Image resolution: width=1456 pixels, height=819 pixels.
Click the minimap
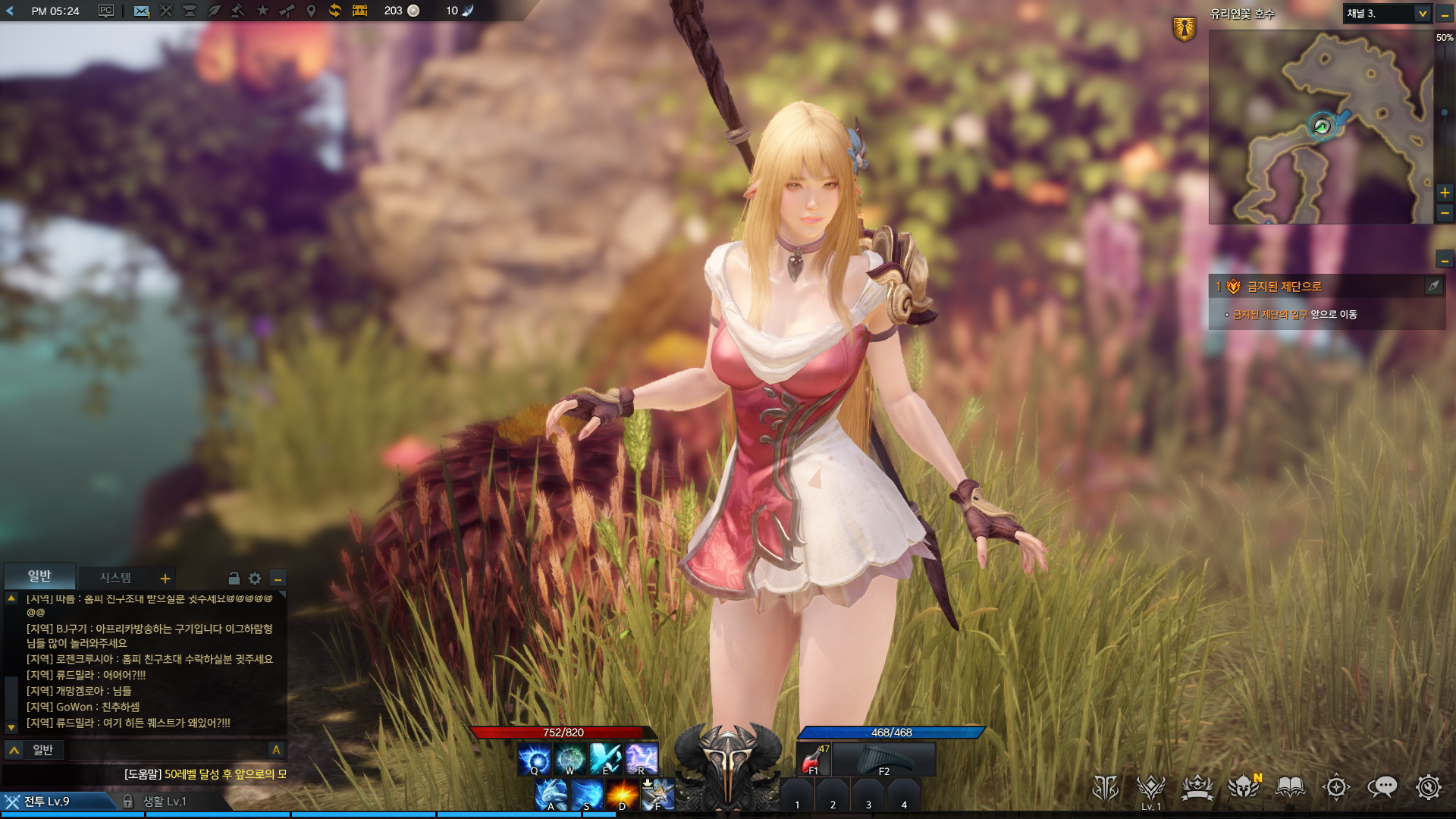[x=1320, y=127]
